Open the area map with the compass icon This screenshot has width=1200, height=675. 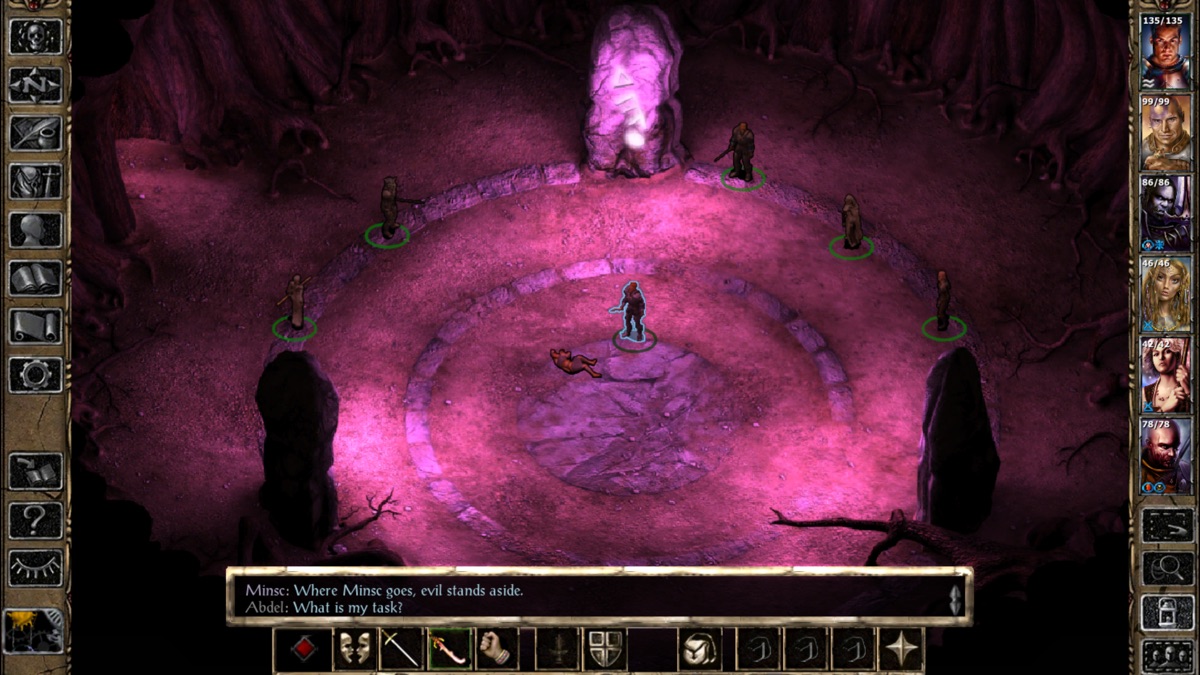pos(36,85)
